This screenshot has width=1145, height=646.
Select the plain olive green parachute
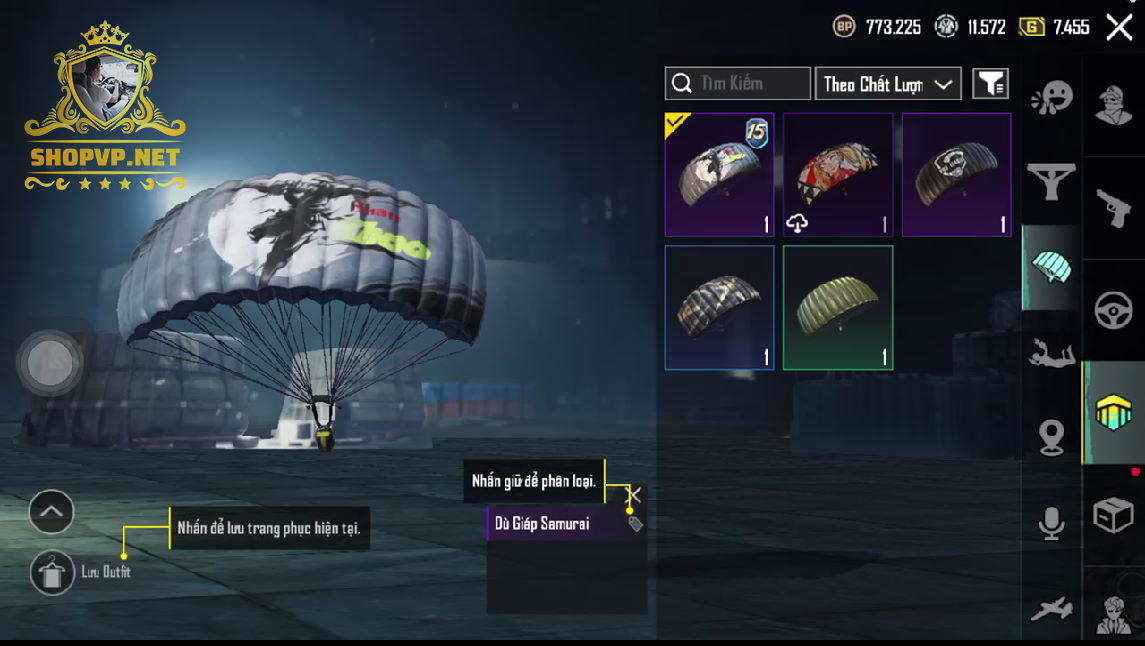[x=838, y=307]
